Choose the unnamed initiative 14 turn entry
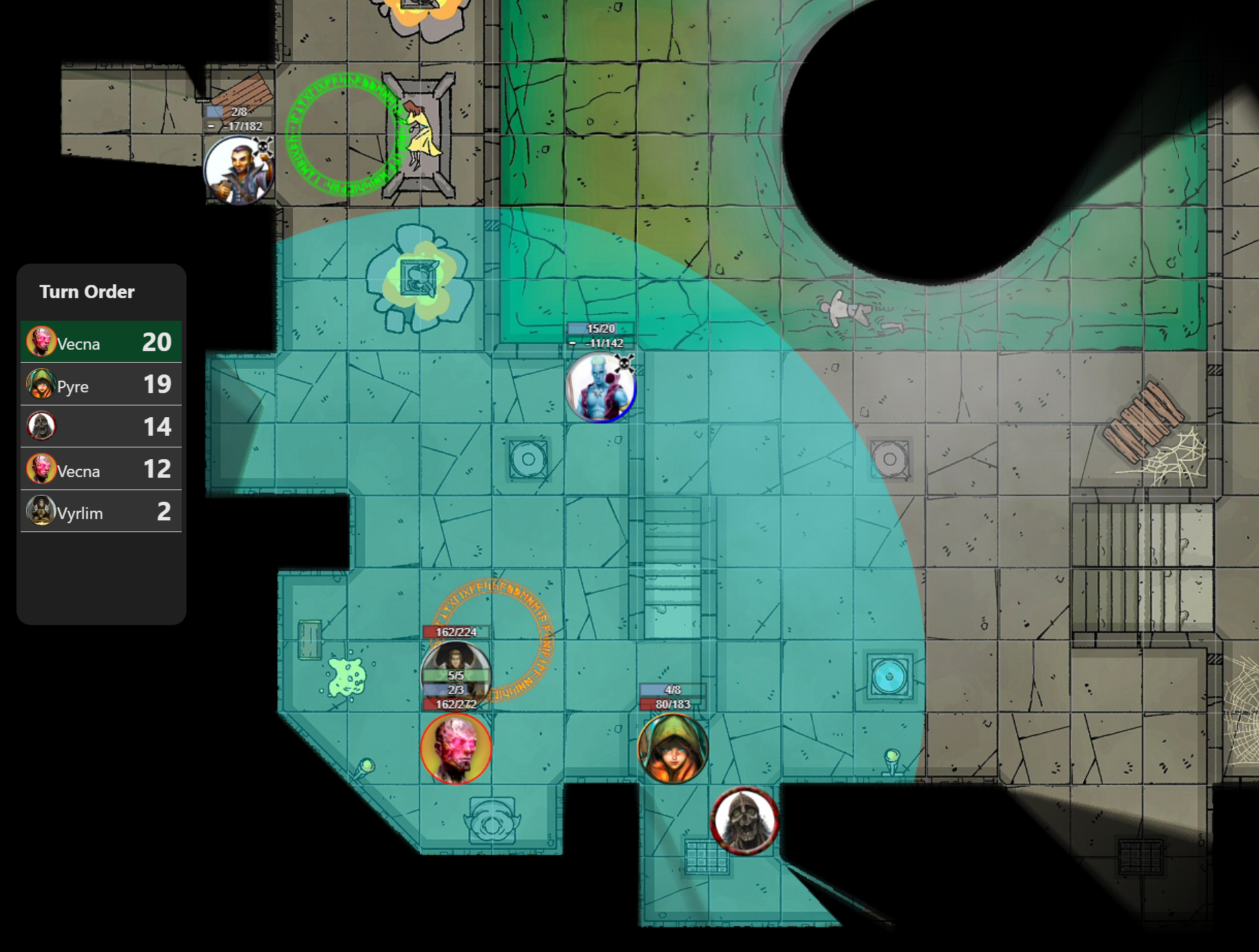The width and height of the screenshot is (1259, 952). (x=101, y=427)
